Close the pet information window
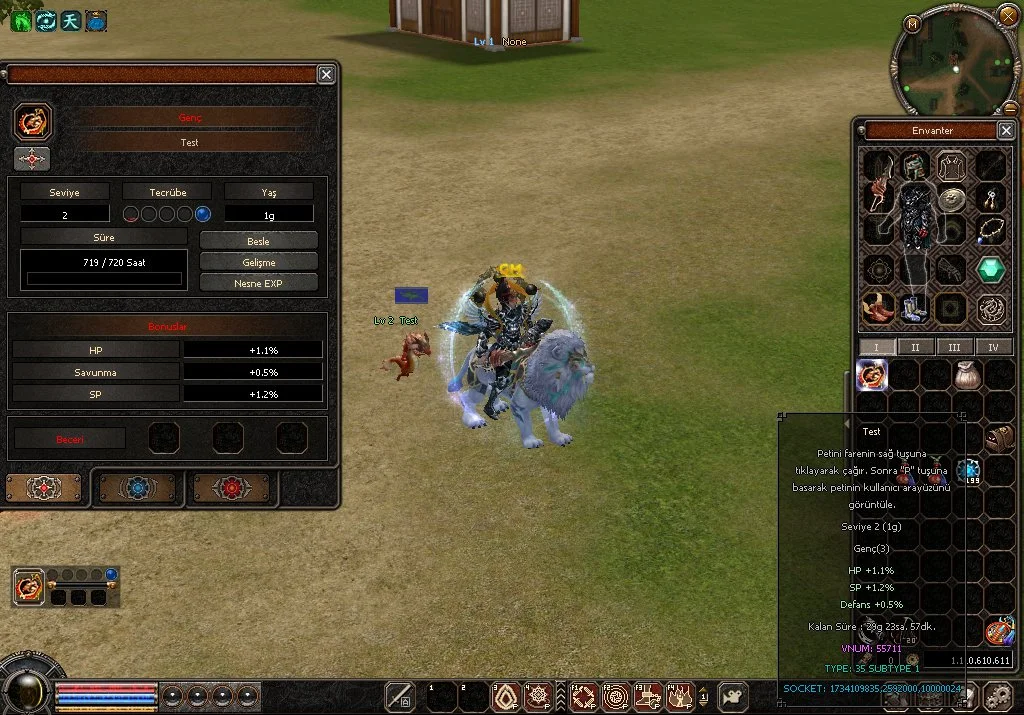 pyautogui.click(x=326, y=74)
